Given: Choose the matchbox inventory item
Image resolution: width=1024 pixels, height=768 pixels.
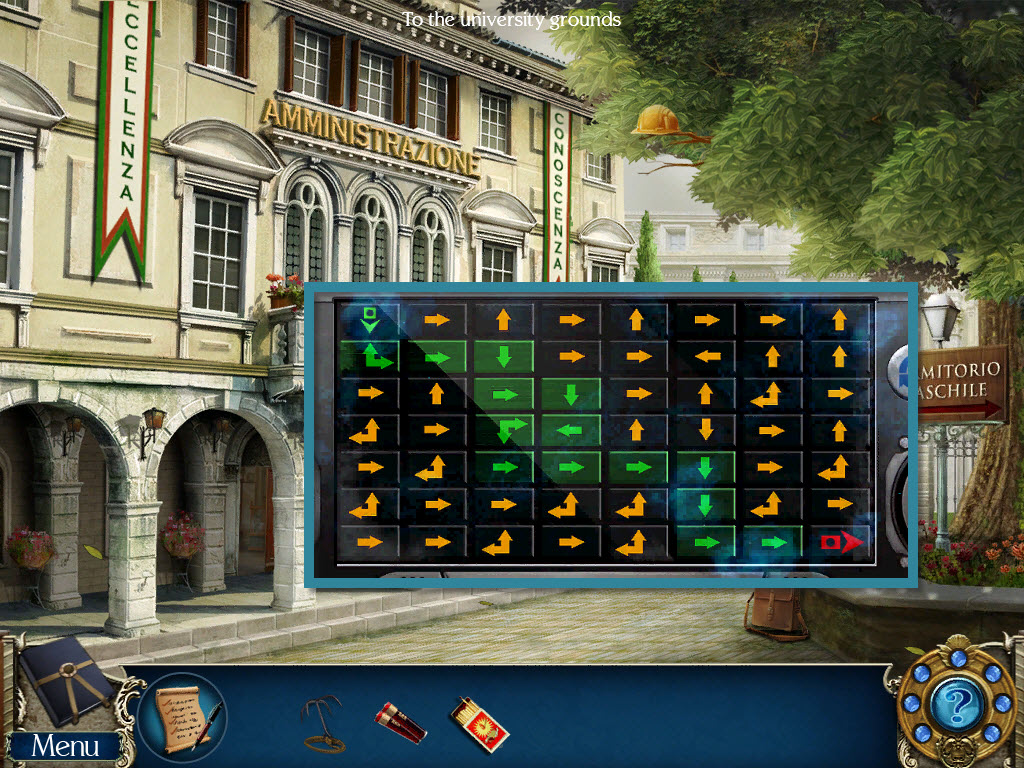Looking at the screenshot, I should tap(478, 722).
